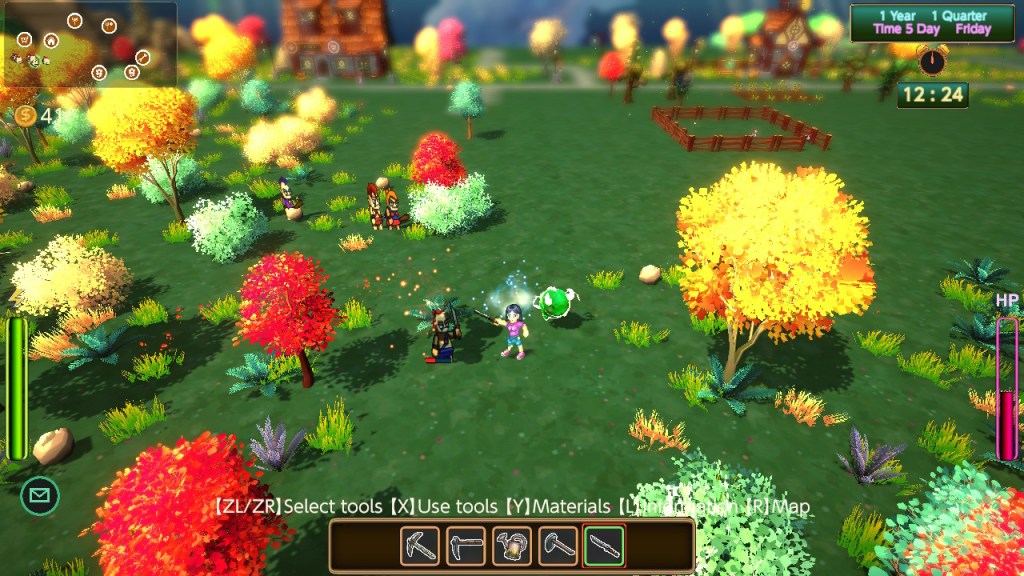Open the mail envelope icon

pos(40,495)
